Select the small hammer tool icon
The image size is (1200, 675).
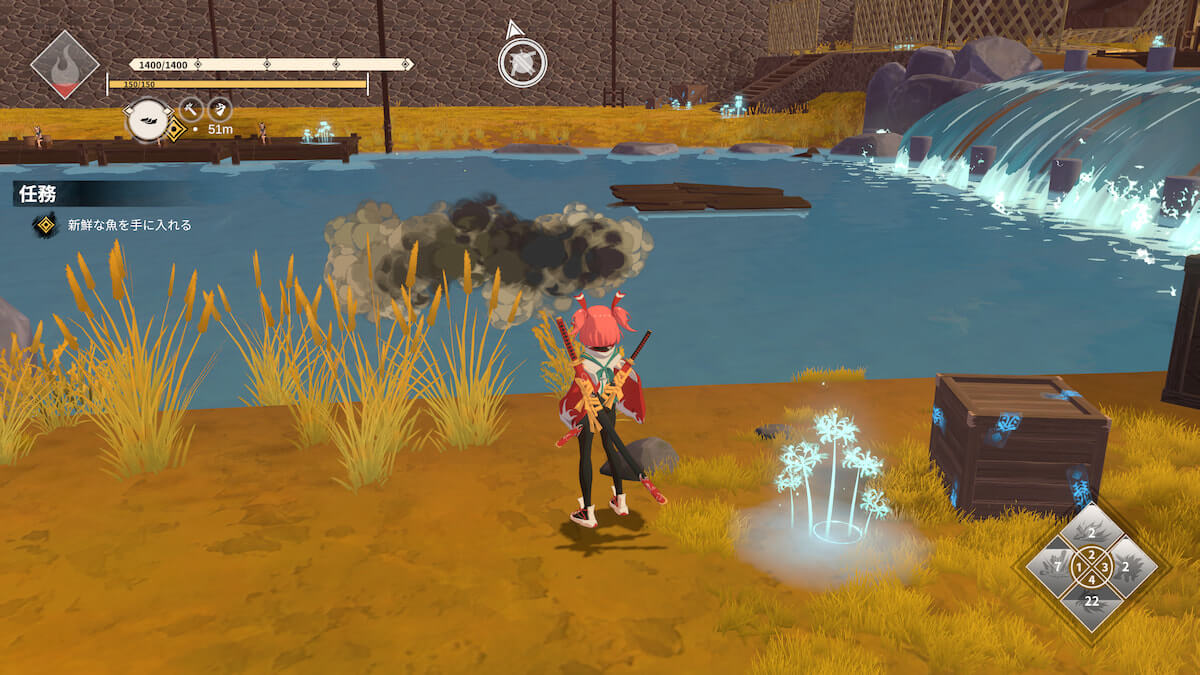coord(191,108)
